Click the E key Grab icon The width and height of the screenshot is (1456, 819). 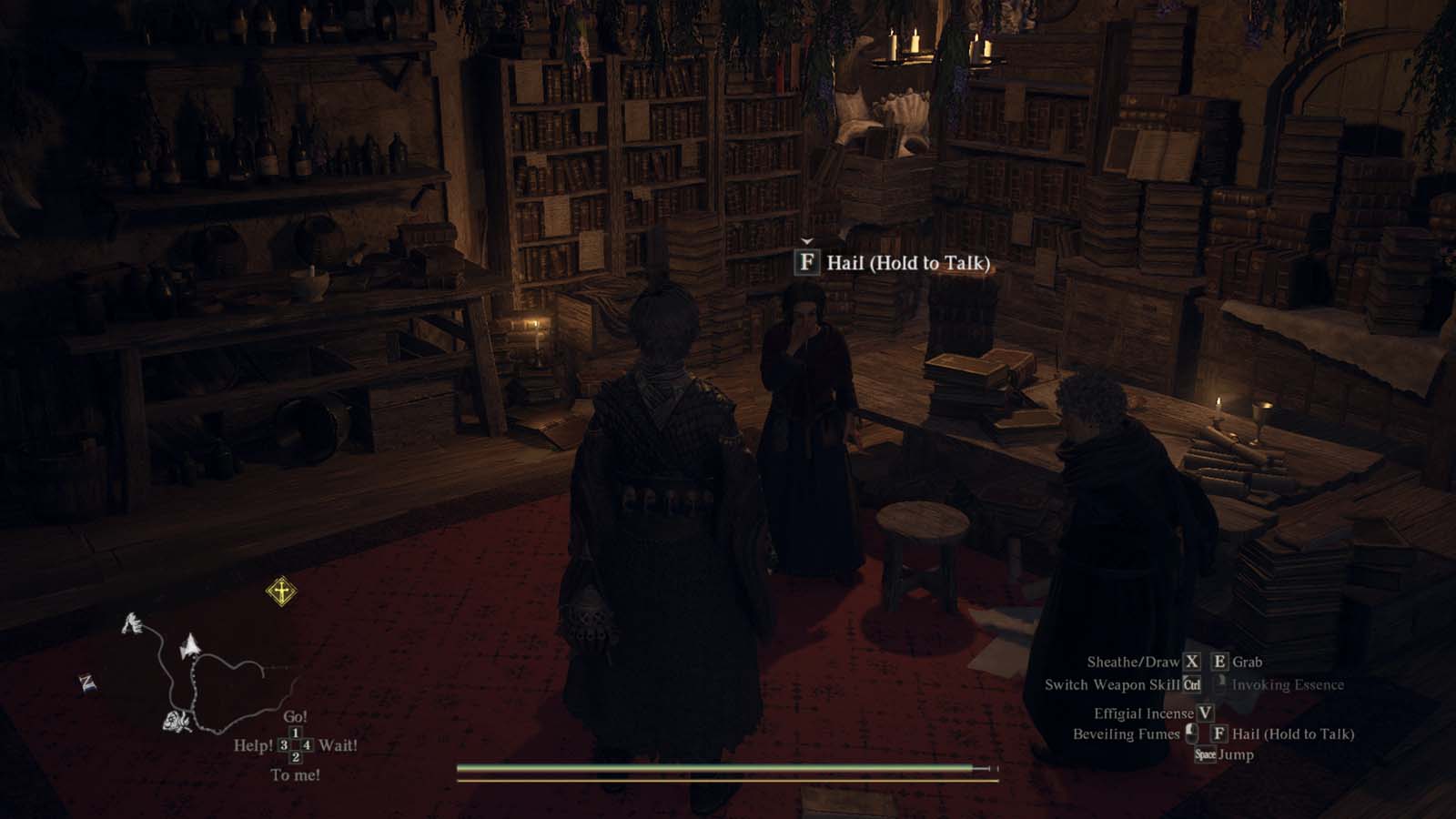click(x=1220, y=661)
